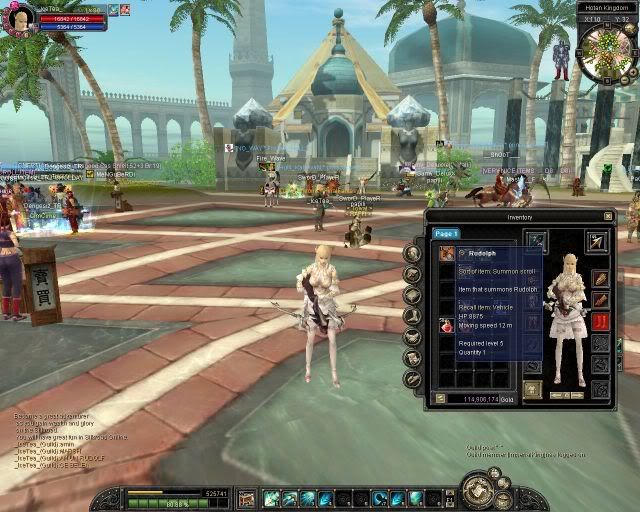Click the large round menu button
Screen dimensions: 640x512
[x=477, y=490]
